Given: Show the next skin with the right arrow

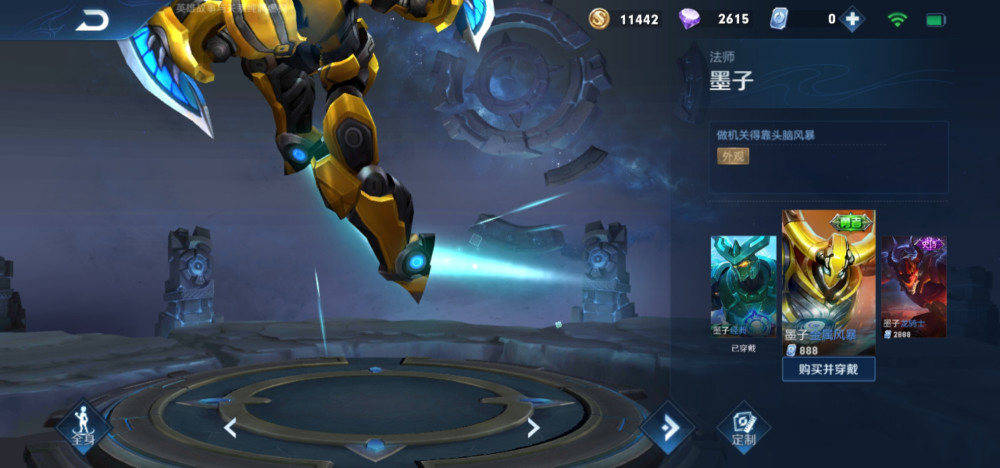Looking at the screenshot, I should (x=533, y=428).
